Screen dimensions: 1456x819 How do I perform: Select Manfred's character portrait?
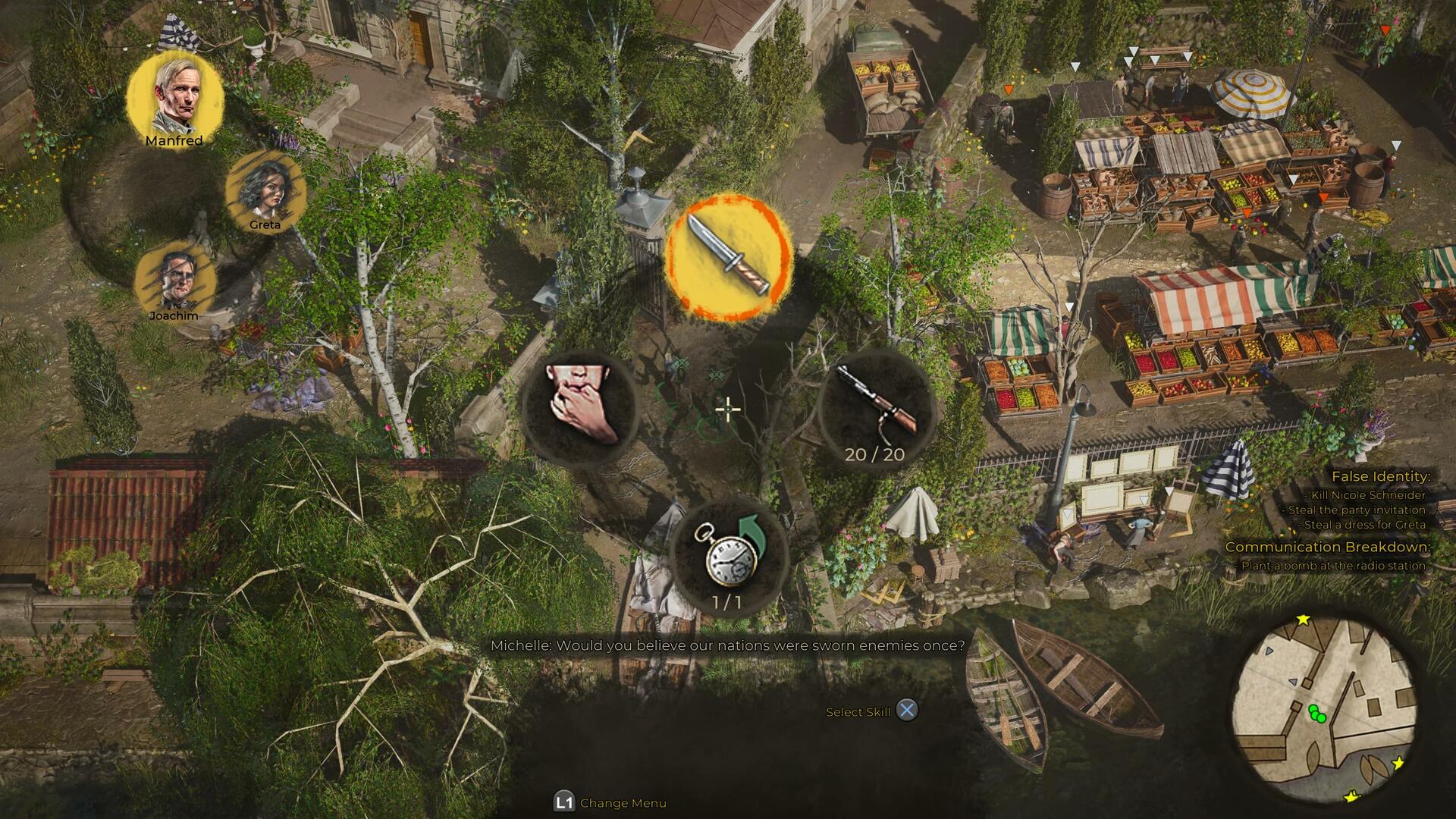click(x=176, y=95)
